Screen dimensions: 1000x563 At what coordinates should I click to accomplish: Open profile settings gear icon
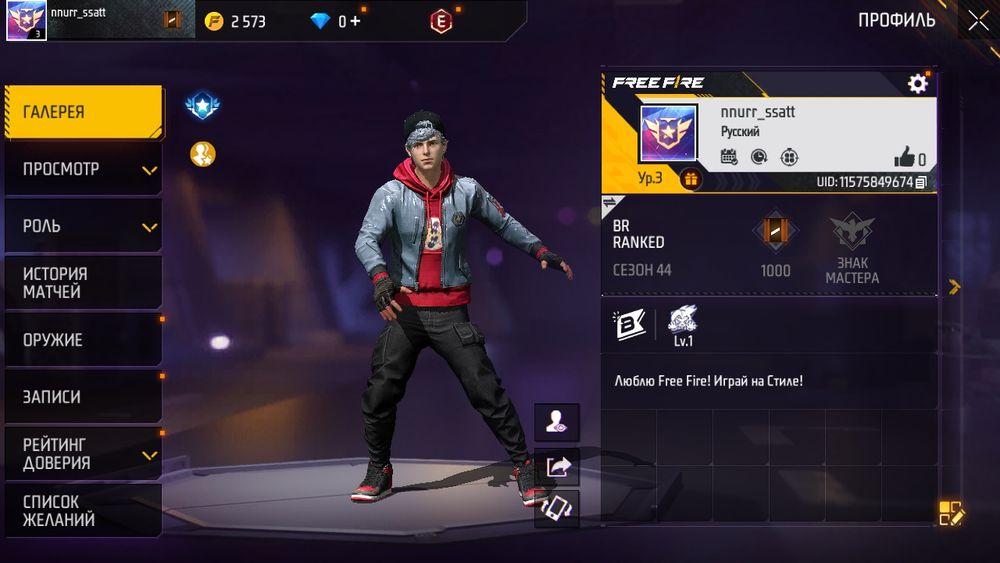click(x=917, y=84)
